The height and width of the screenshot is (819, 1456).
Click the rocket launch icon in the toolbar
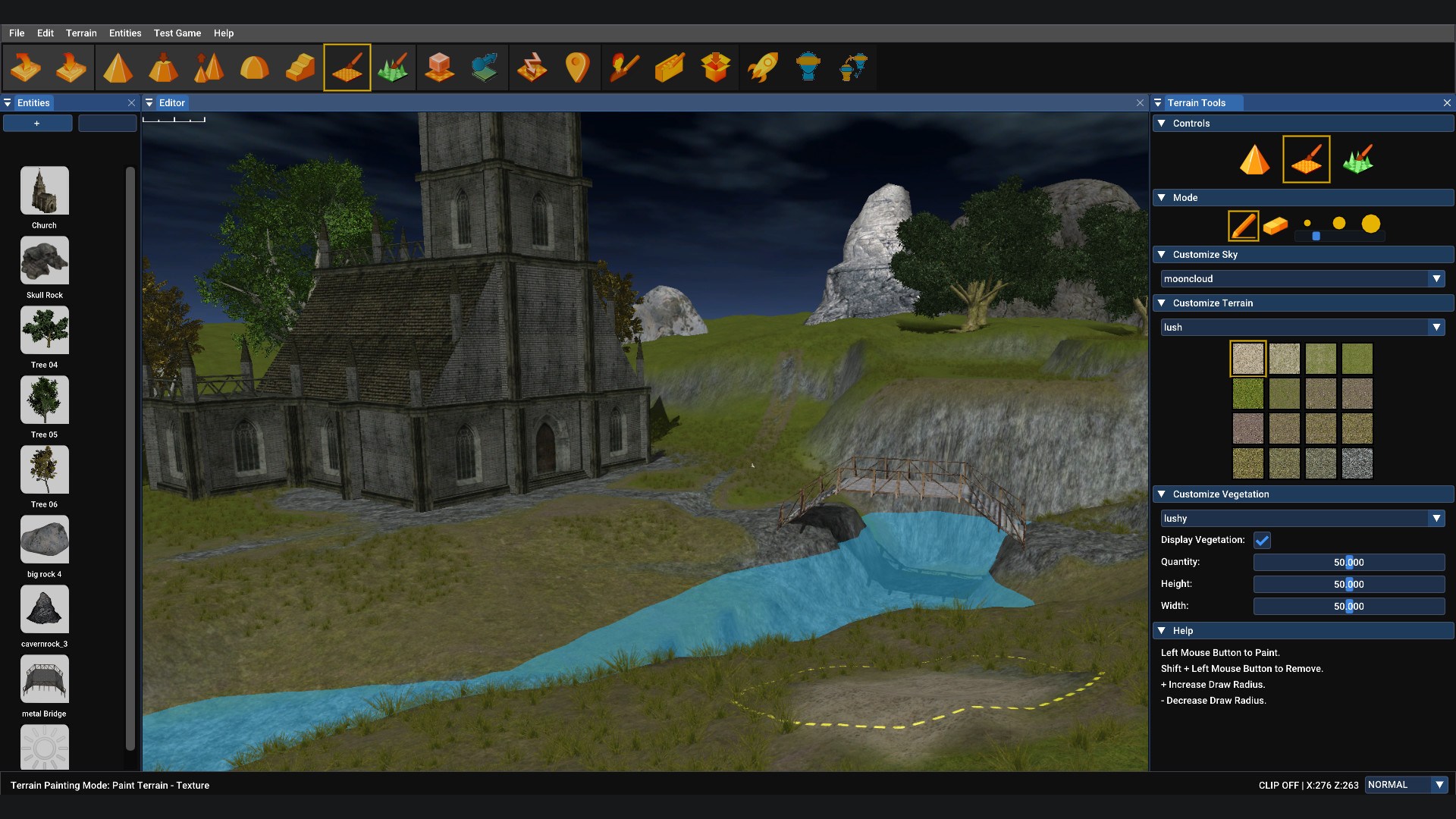click(763, 67)
